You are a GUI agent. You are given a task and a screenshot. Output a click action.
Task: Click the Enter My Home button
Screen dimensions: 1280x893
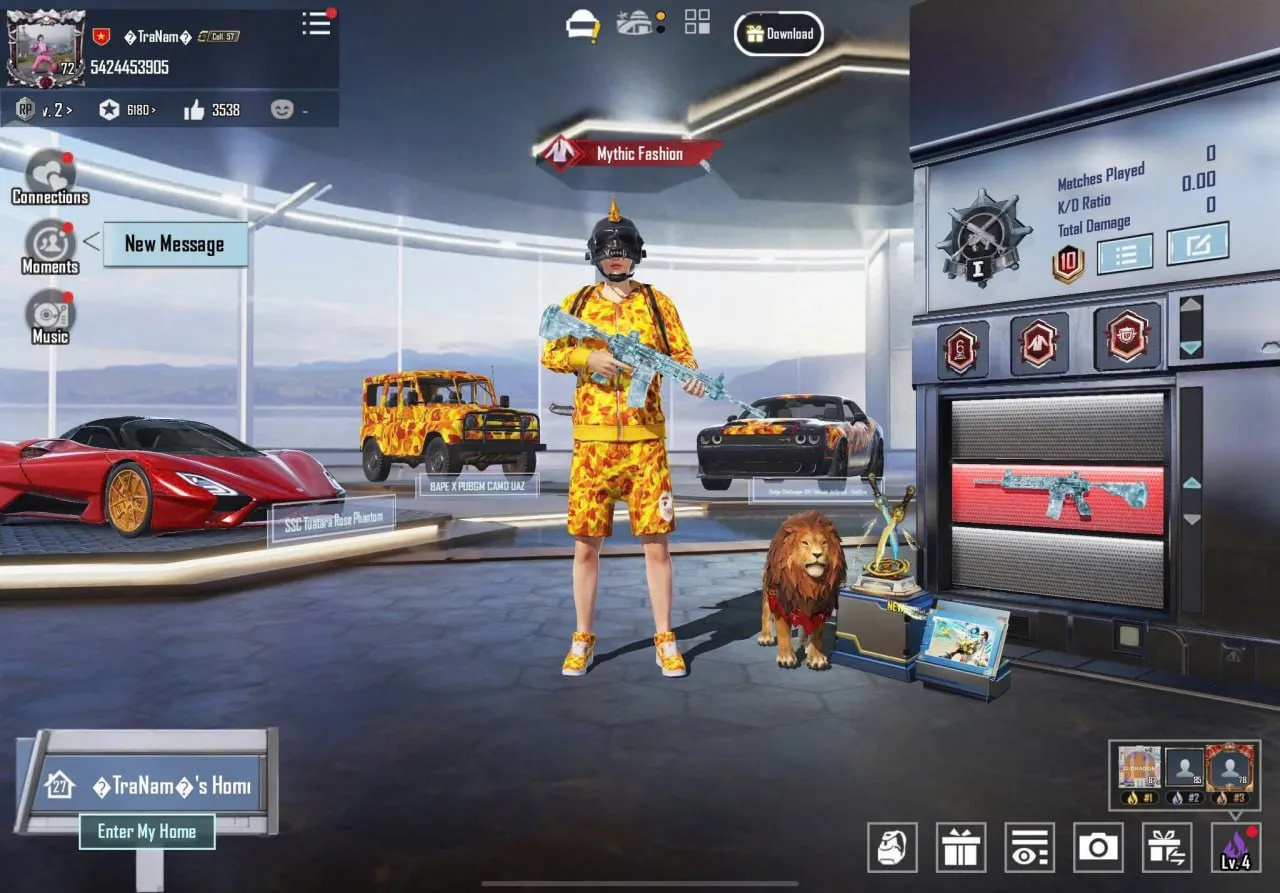tap(146, 831)
